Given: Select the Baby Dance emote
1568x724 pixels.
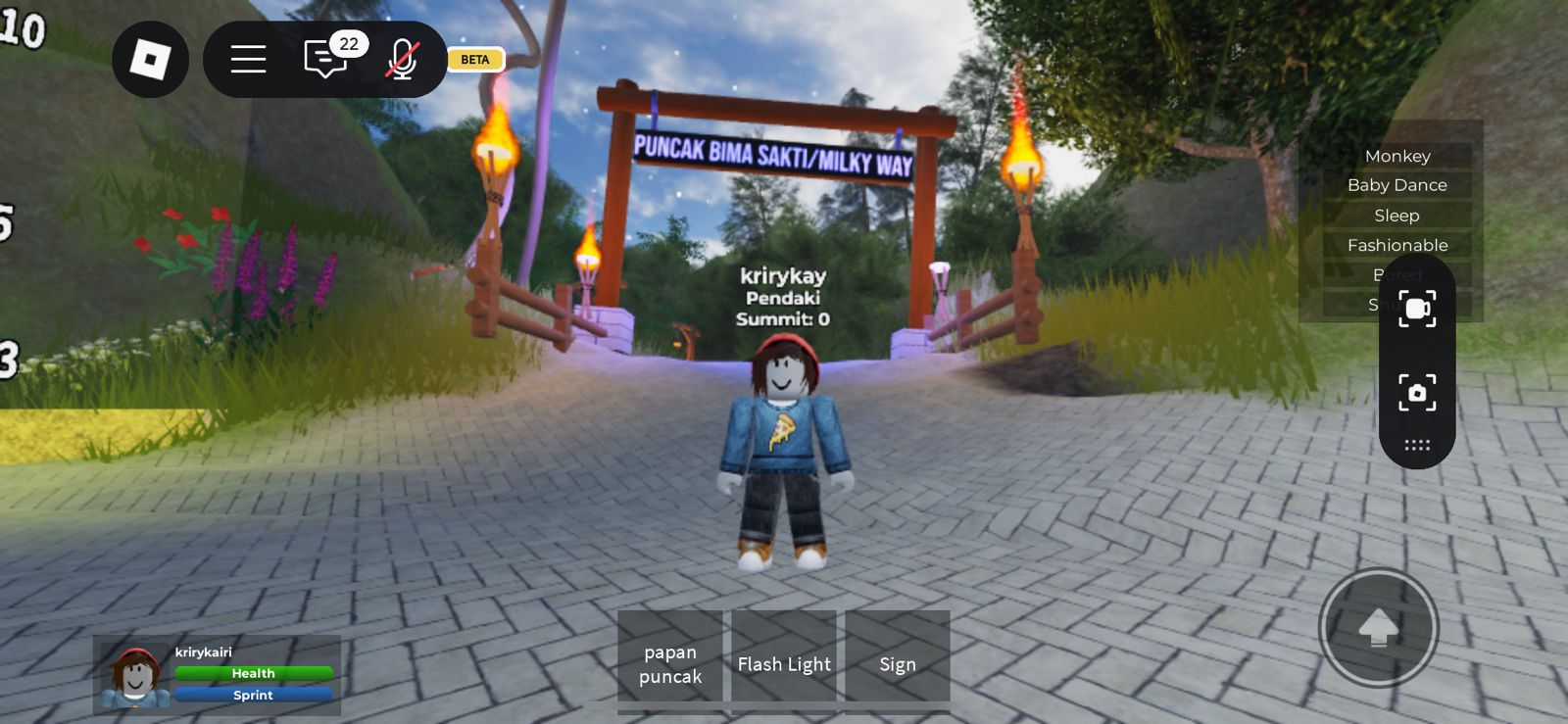Looking at the screenshot, I should click(x=1398, y=184).
